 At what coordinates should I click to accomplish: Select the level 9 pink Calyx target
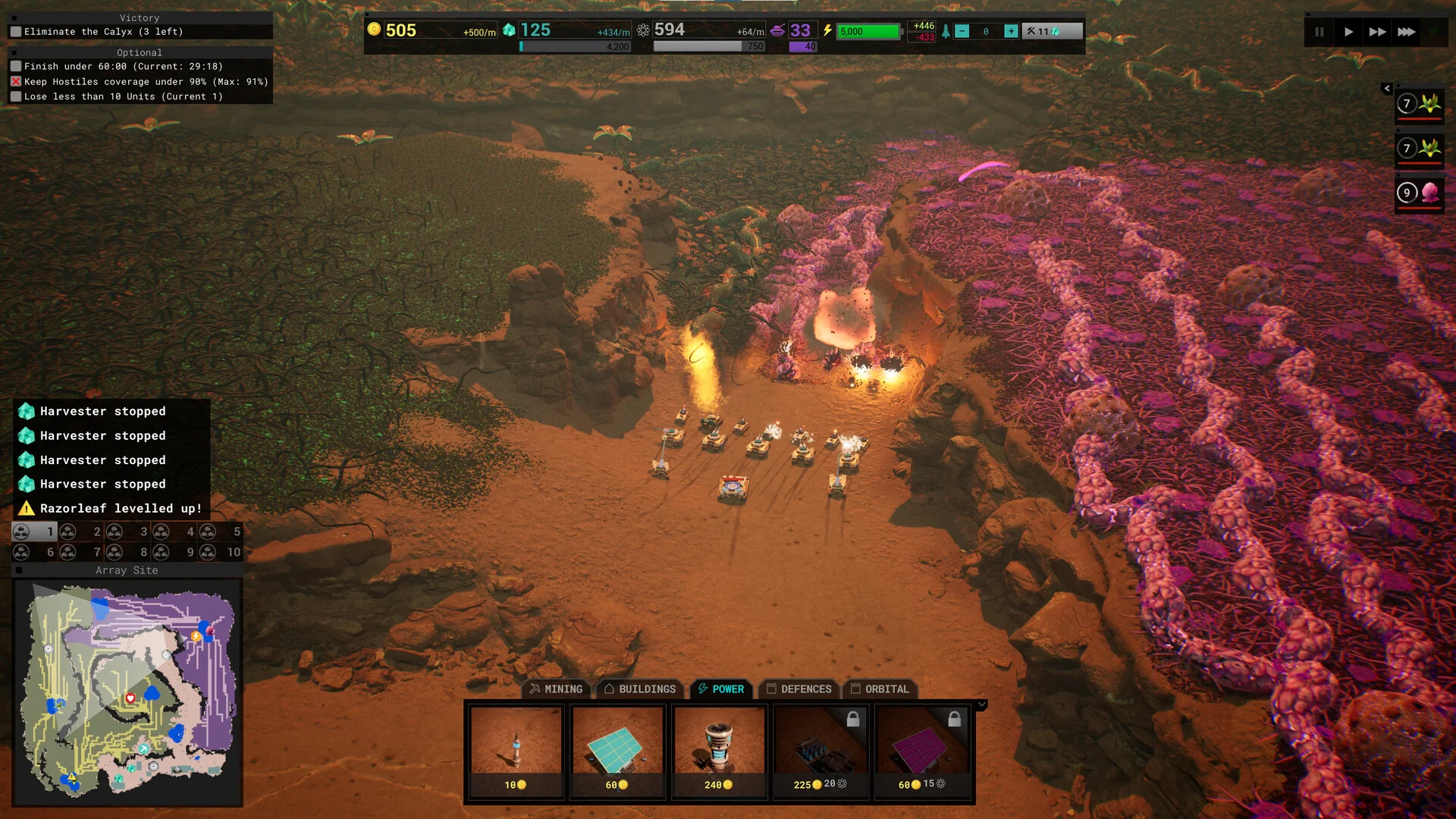(1420, 193)
